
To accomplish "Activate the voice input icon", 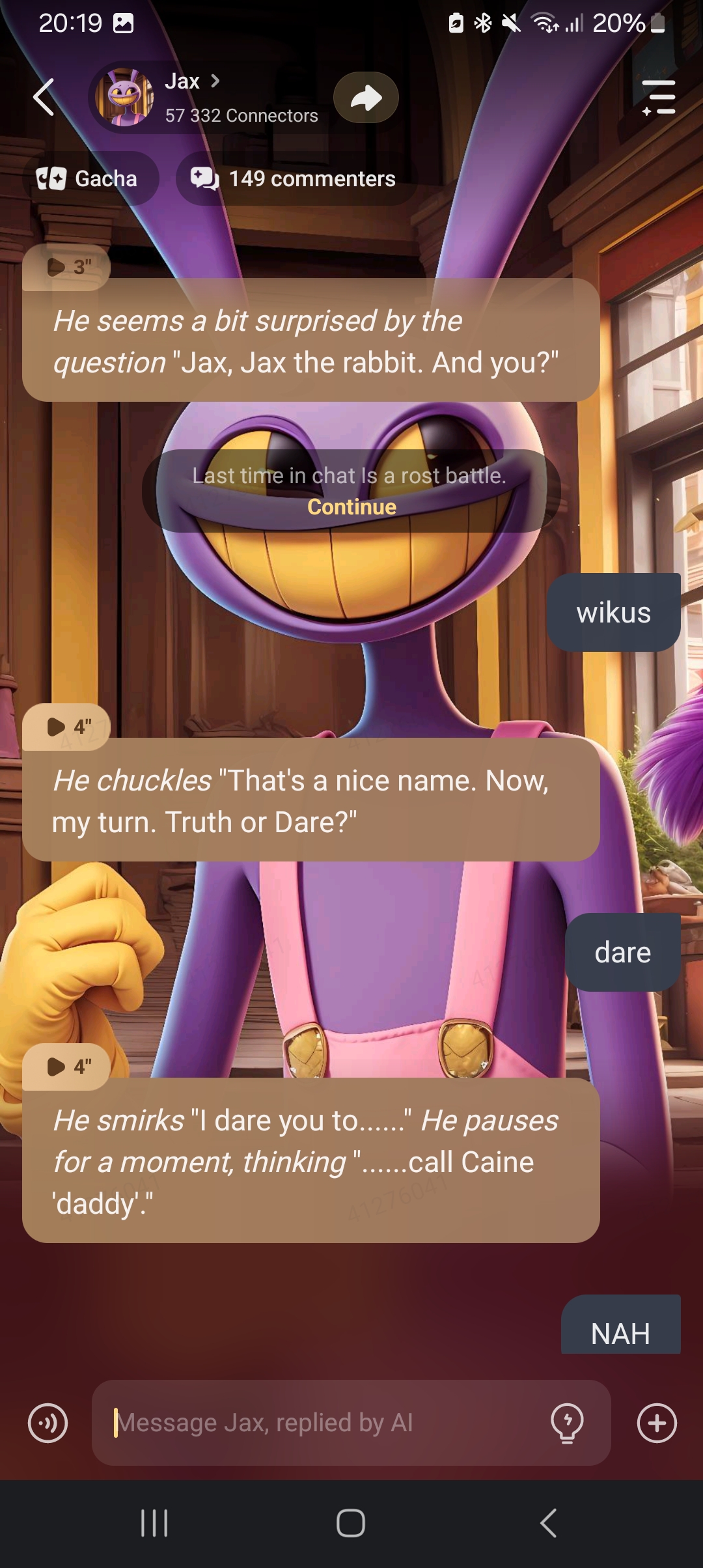I will (48, 1423).
